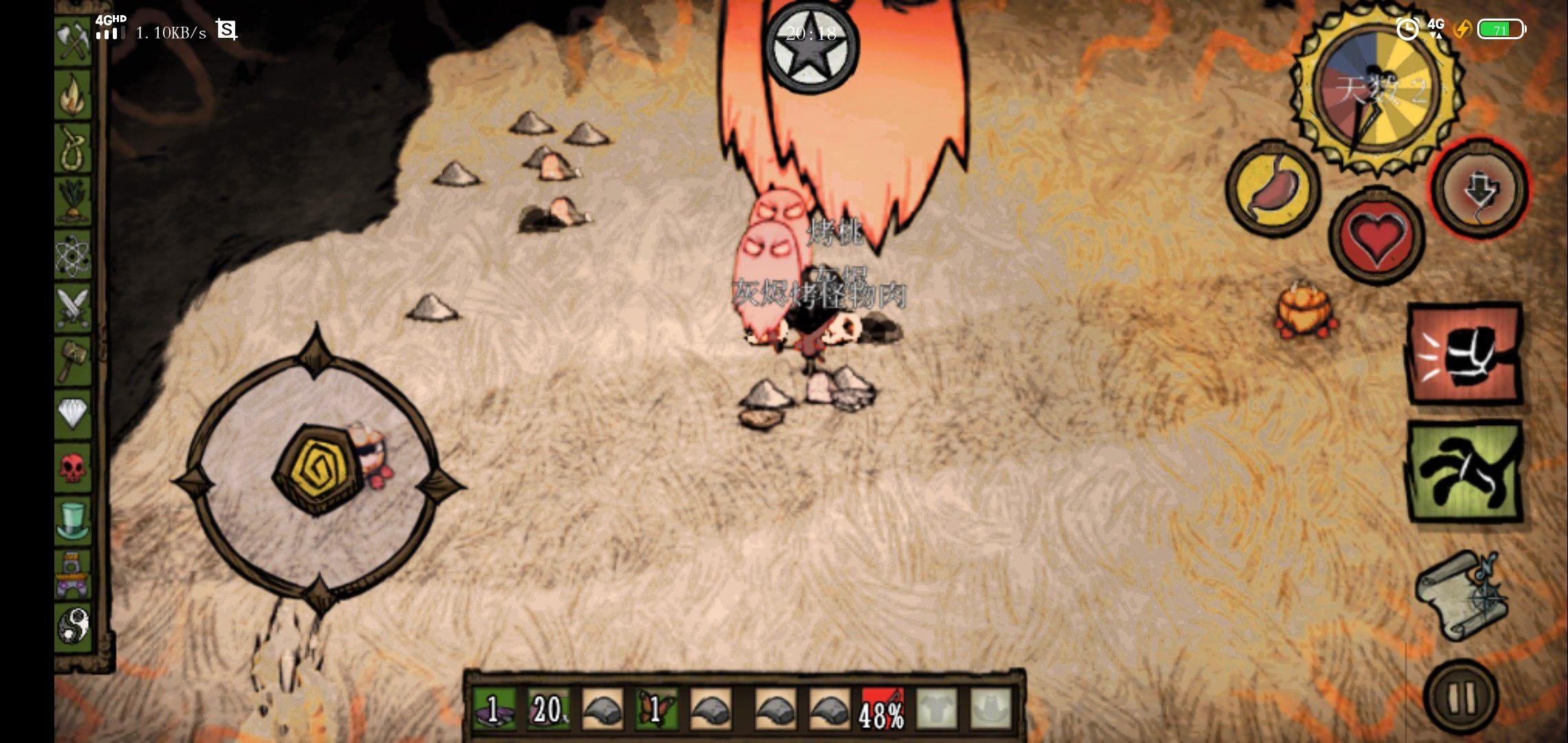Select the purple item slot with count 1
The height and width of the screenshot is (743, 1568).
tap(495, 709)
